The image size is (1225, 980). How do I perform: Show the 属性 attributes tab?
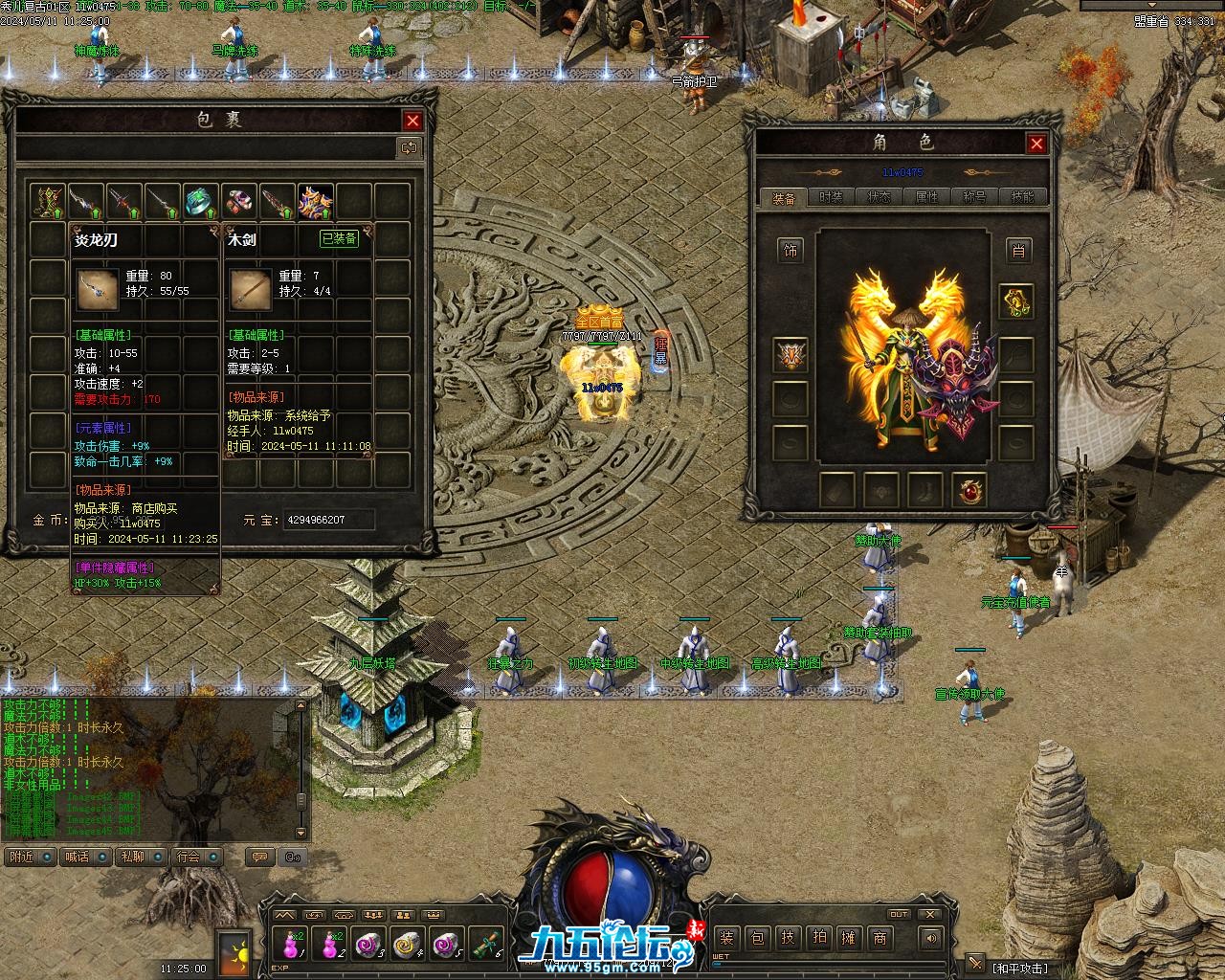click(x=926, y=198)
